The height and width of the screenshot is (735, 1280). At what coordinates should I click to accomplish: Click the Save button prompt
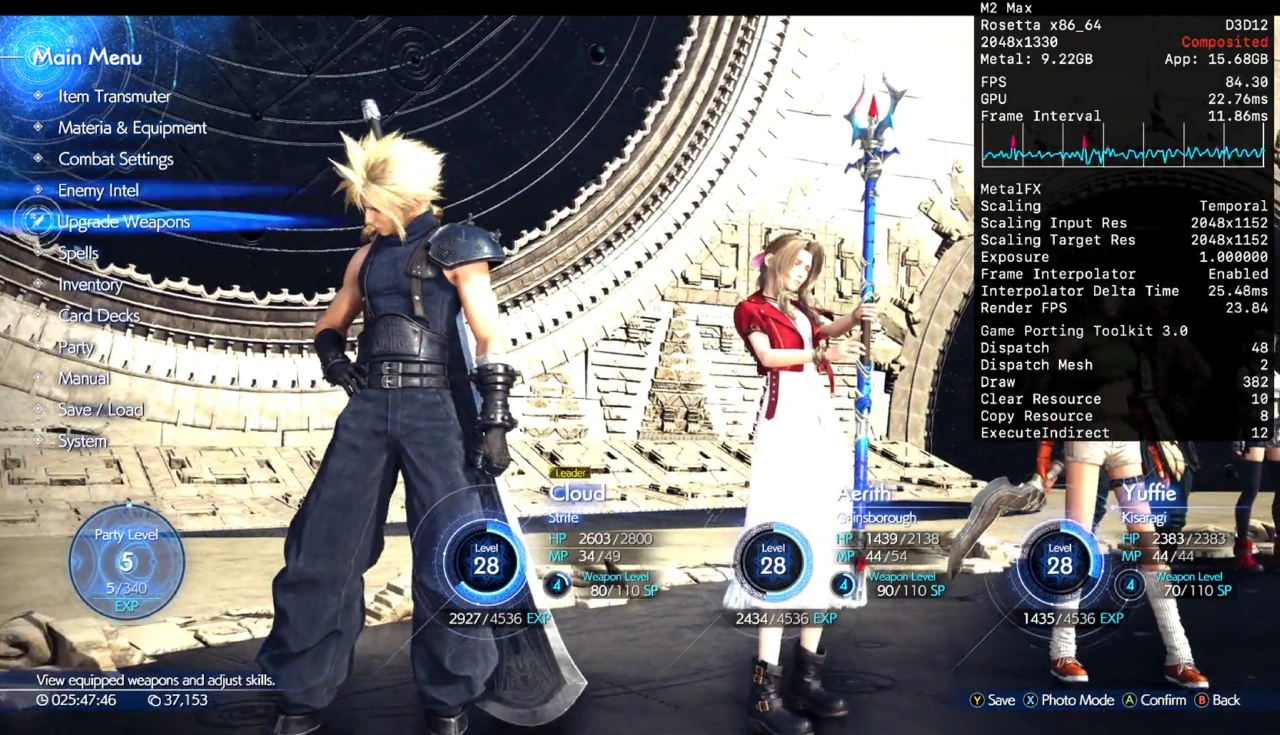[x=995, y=700]
